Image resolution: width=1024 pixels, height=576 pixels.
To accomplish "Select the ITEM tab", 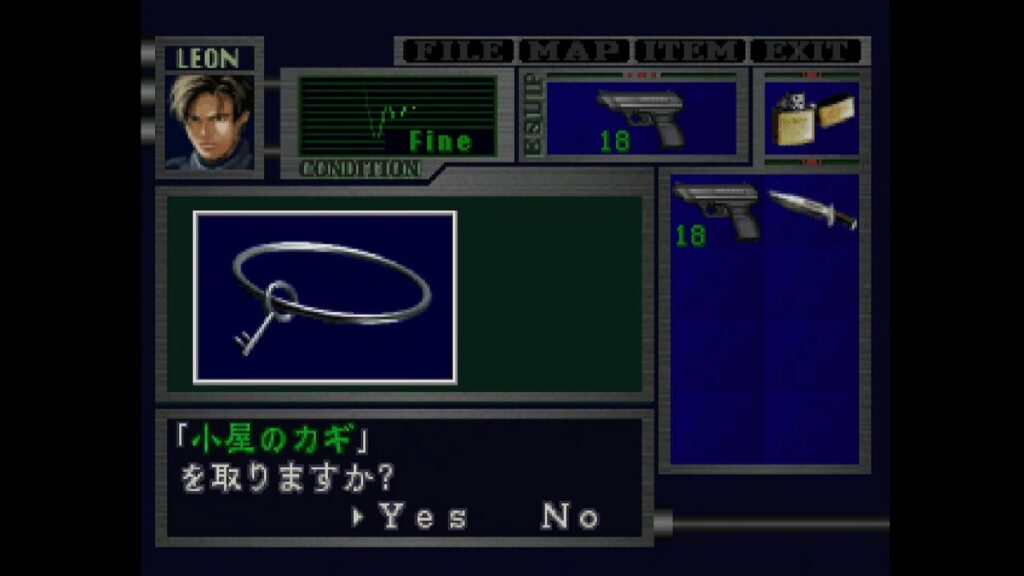I will point(690,51).
